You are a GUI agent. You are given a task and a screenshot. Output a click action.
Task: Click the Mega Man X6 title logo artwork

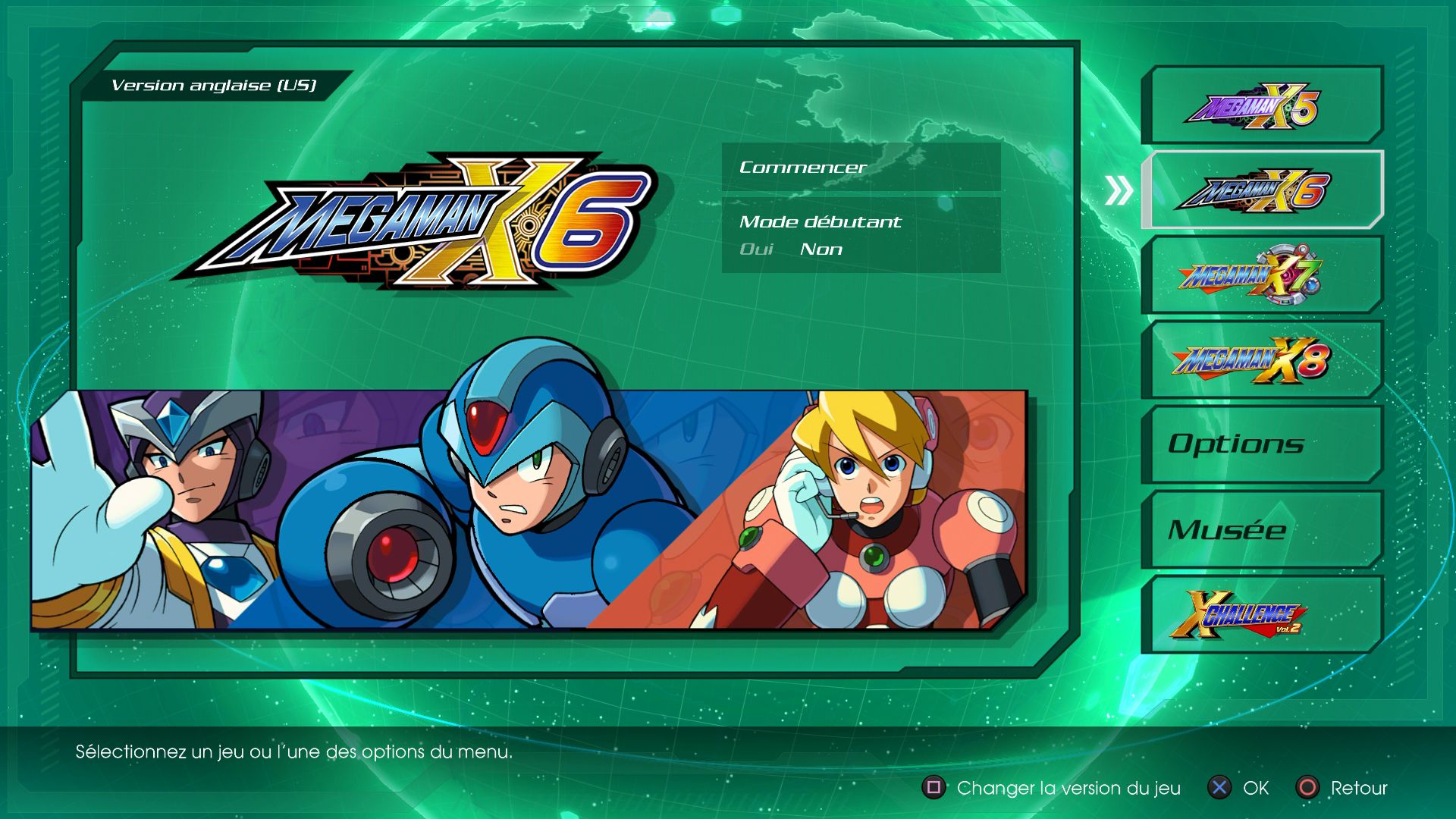coord(425,220)
